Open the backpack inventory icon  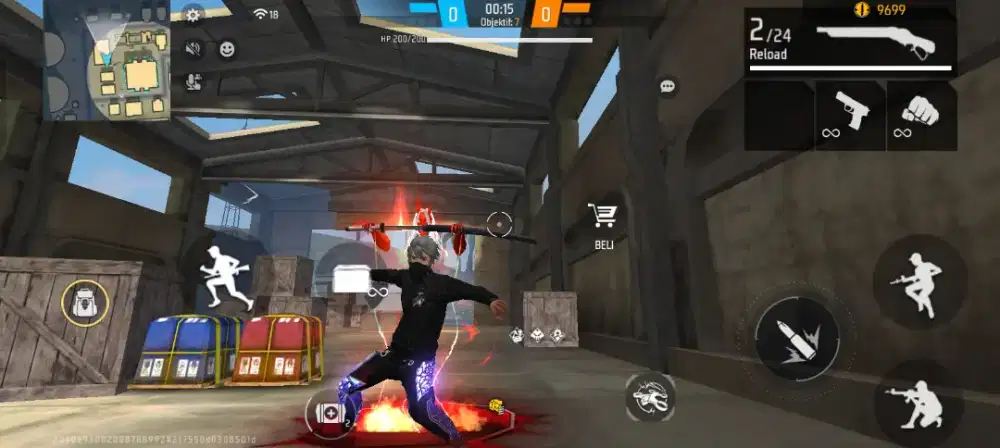pyautogui.click(x=85, y=302)
